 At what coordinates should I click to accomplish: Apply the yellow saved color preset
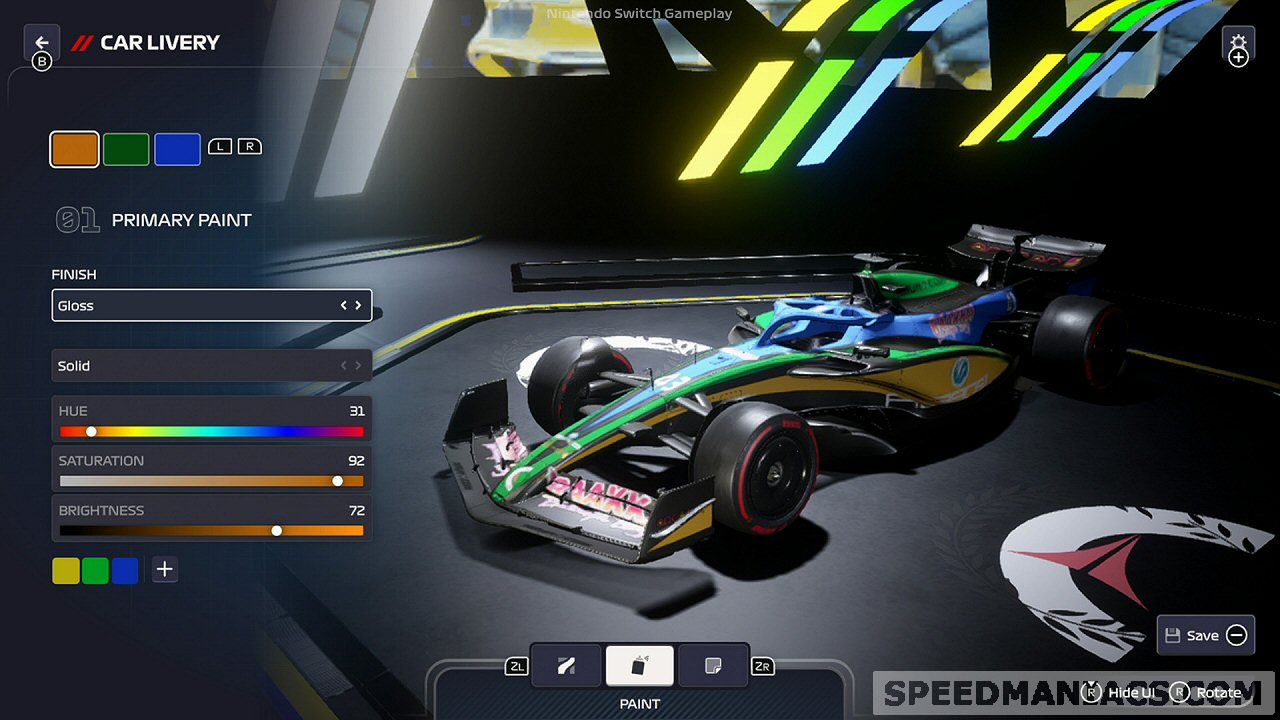[x=65, y=570]
